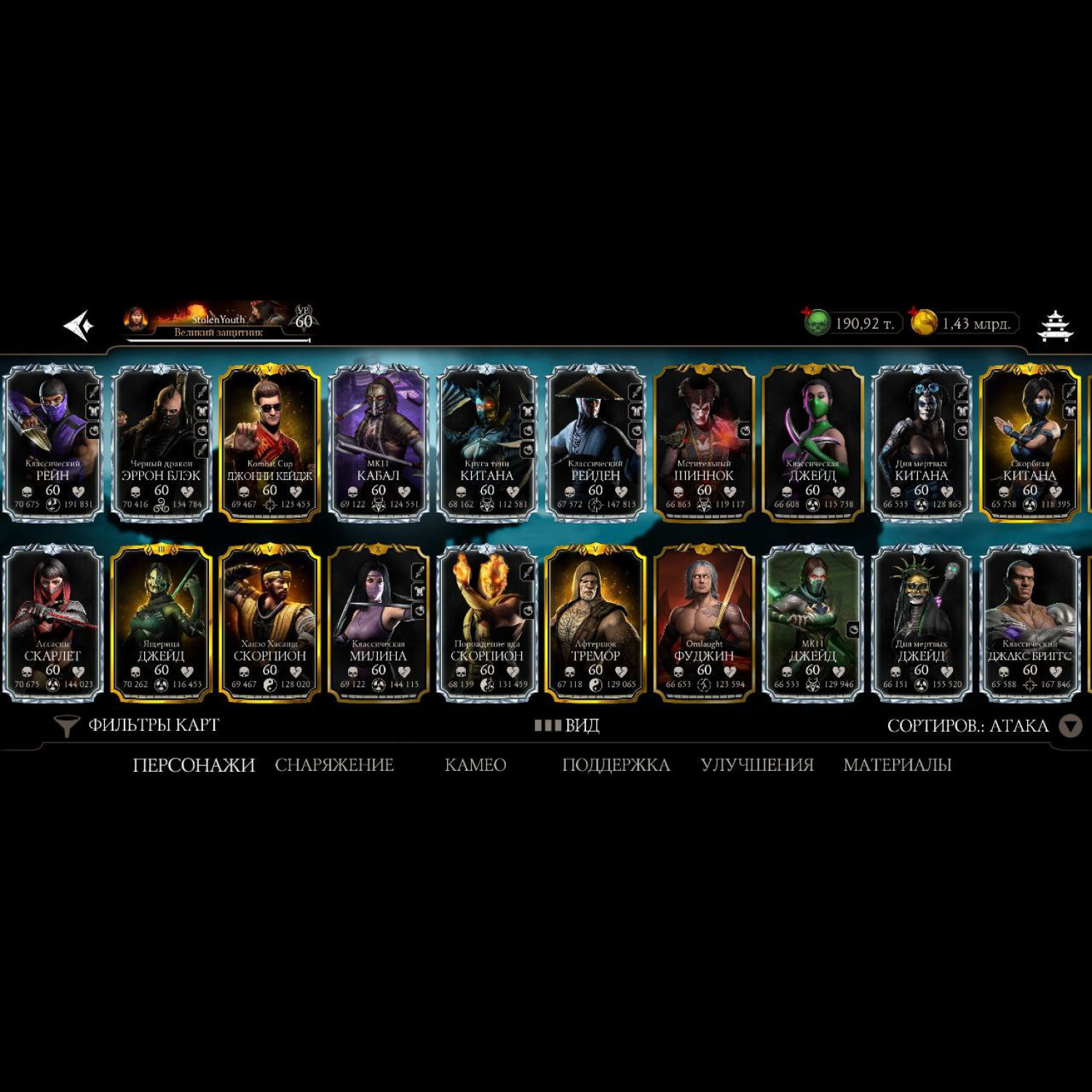Select the Мстительный Шиннок card
The width and height of the screenshot is (1092, 1092).
[x=704, y=443]
